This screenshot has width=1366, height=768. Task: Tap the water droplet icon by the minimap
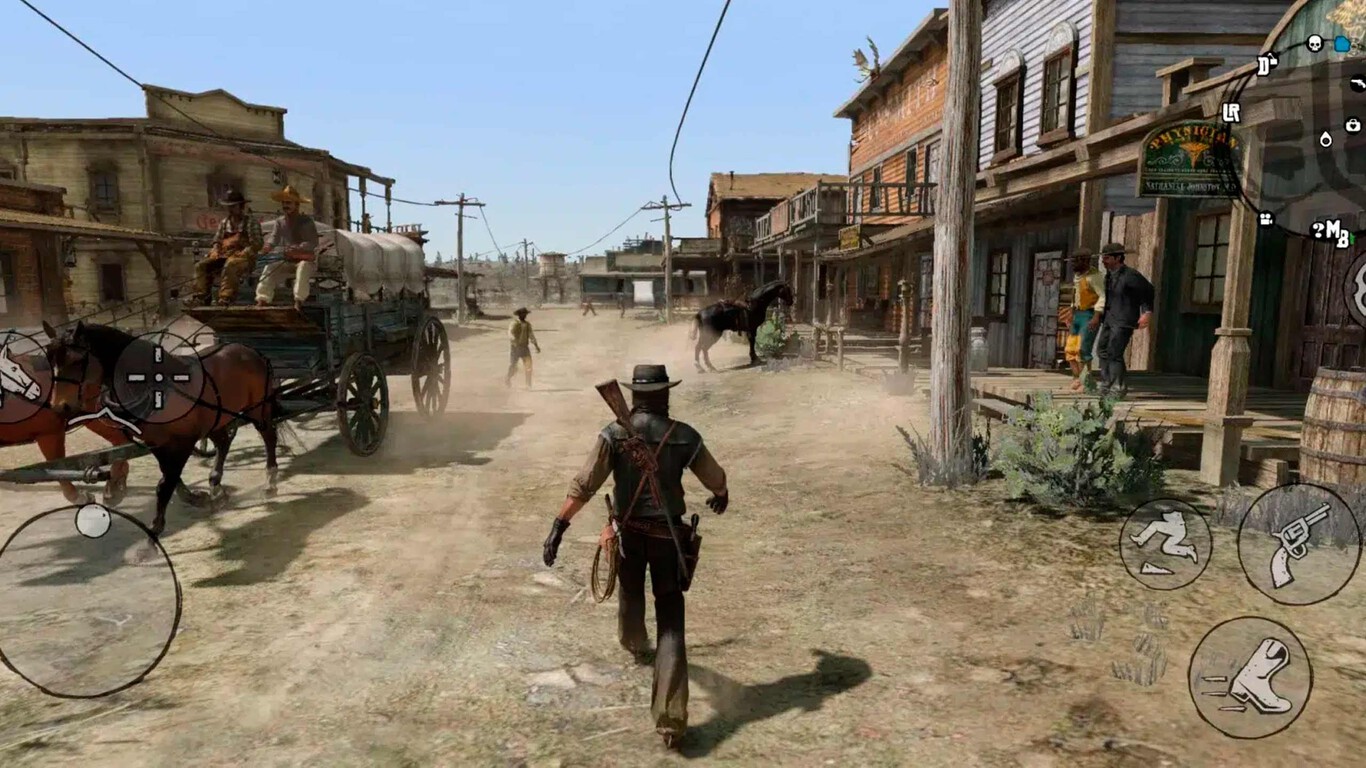(x=1326, y=139)
